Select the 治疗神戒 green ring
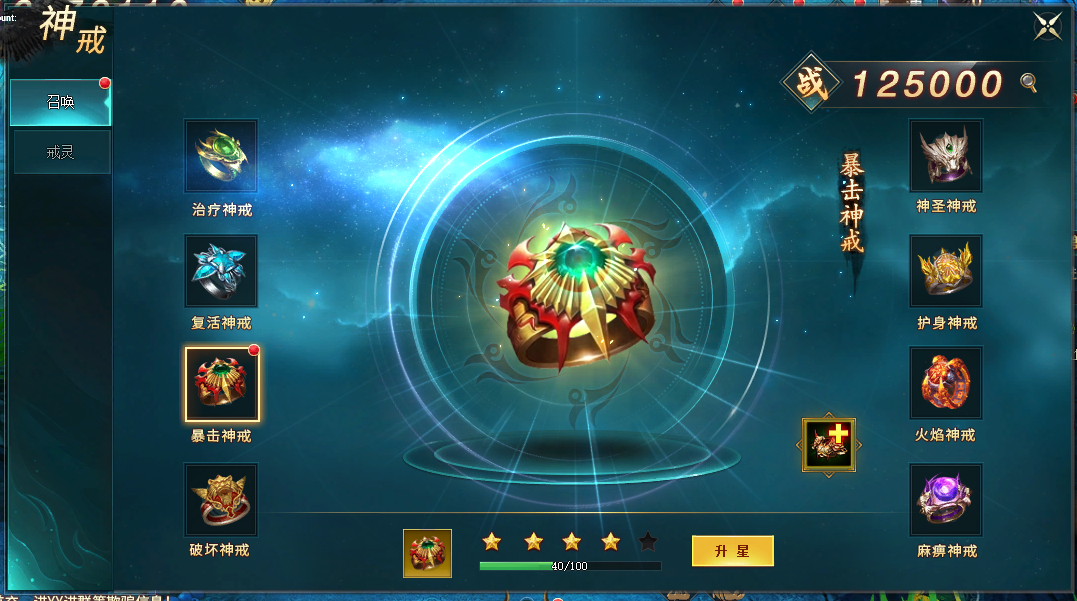 click(221, 156)
